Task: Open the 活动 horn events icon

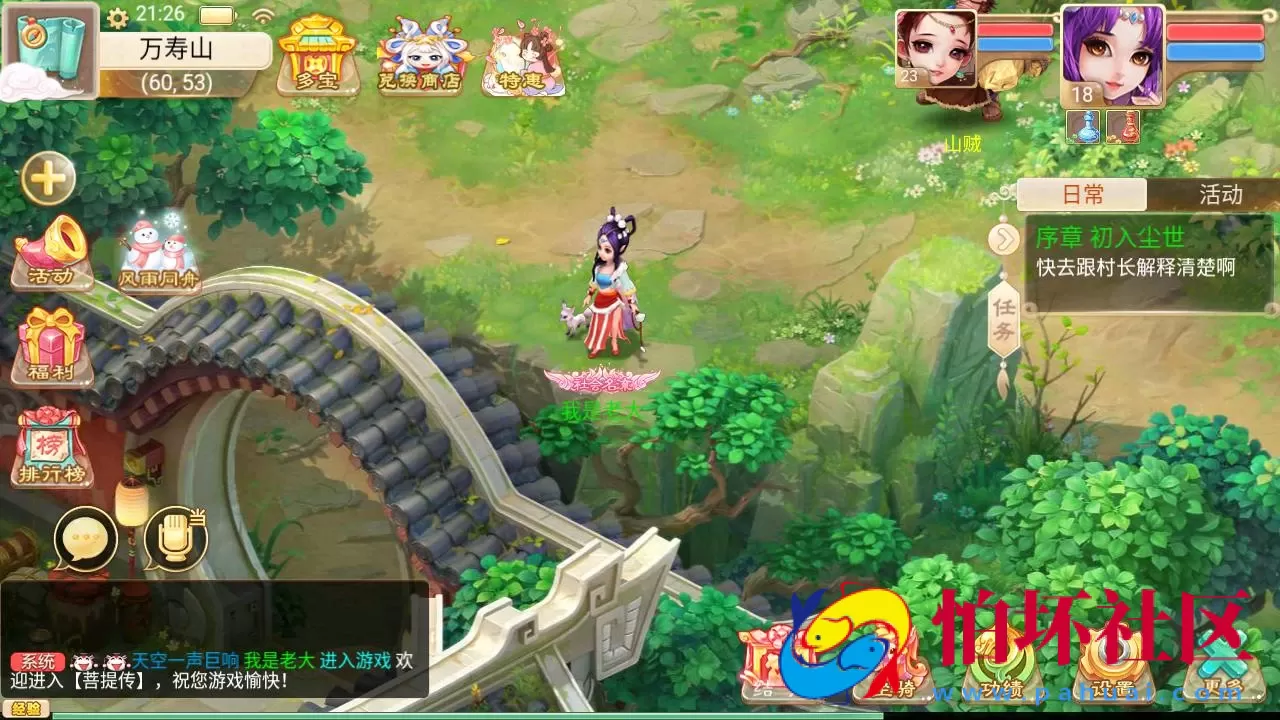Action: [x=51, y=252]
